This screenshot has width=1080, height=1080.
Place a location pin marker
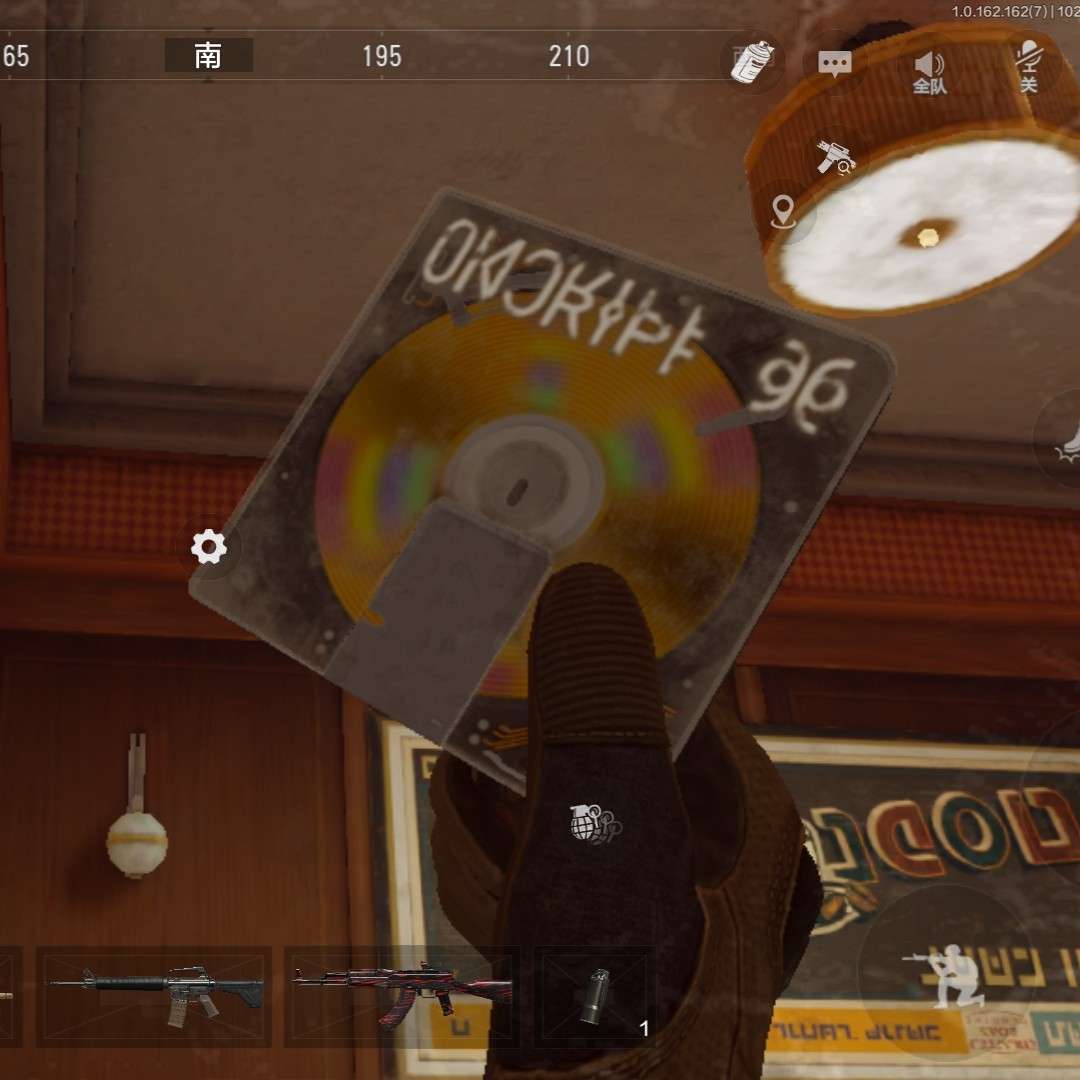[x=783, y=211]
